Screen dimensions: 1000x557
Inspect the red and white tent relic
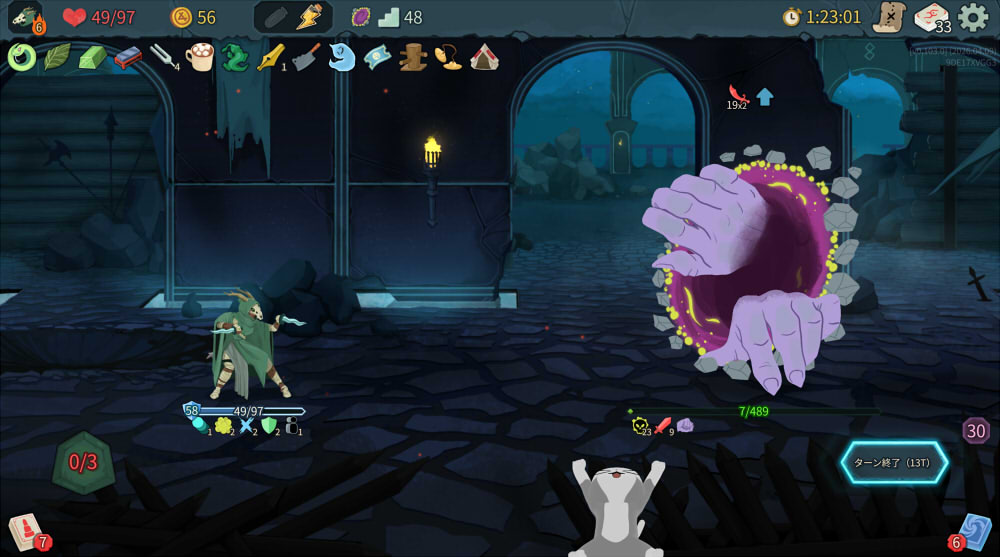[x=484, y=57]
